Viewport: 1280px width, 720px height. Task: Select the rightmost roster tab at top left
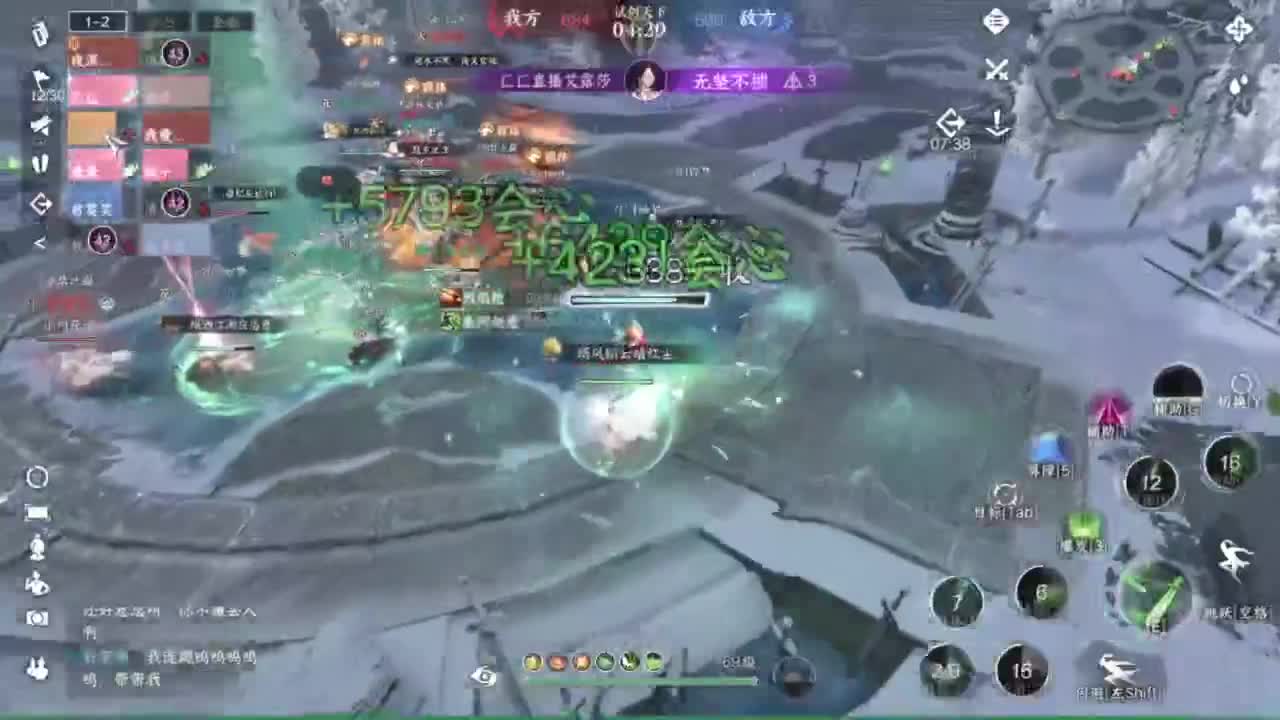tap(226, 20)
